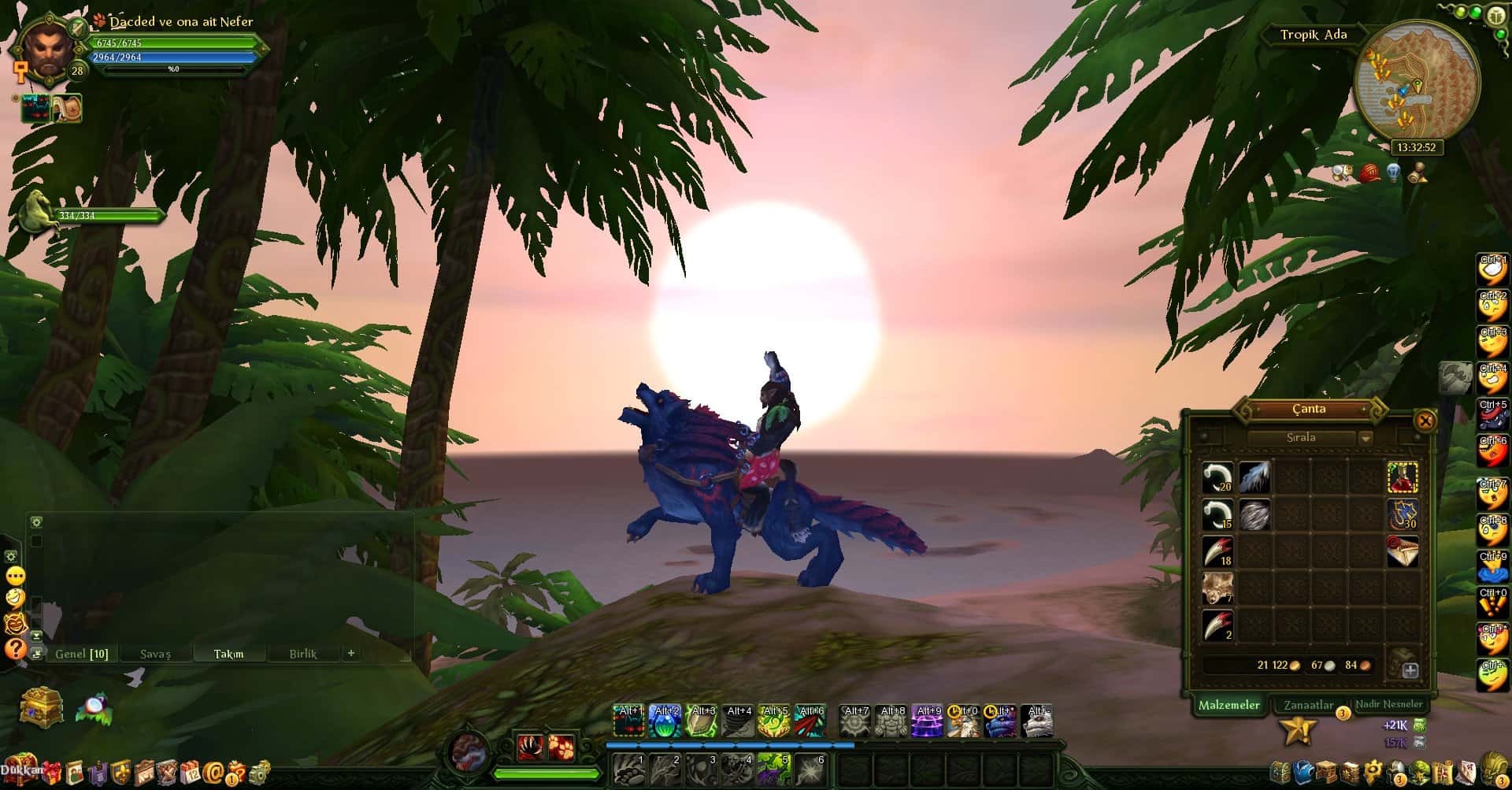Click the rolled scroll item in bag
Viewport: 1512px width, 790px height.
coord(1402,551)
